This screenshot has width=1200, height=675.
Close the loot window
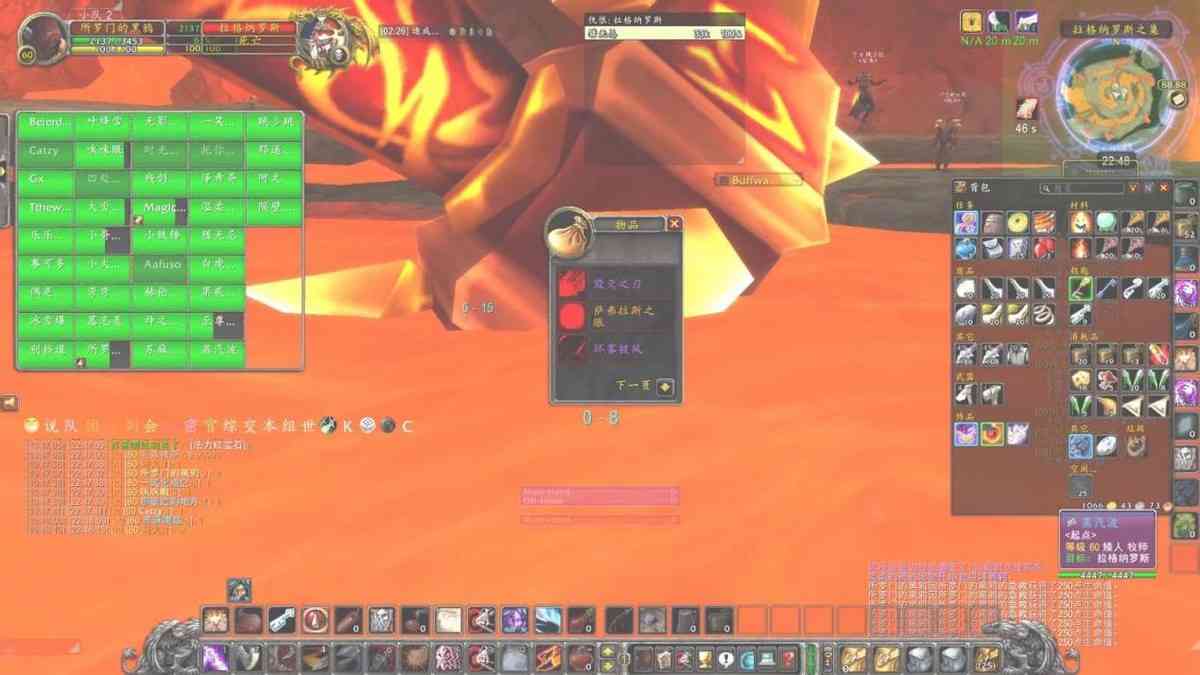point(674,224)
